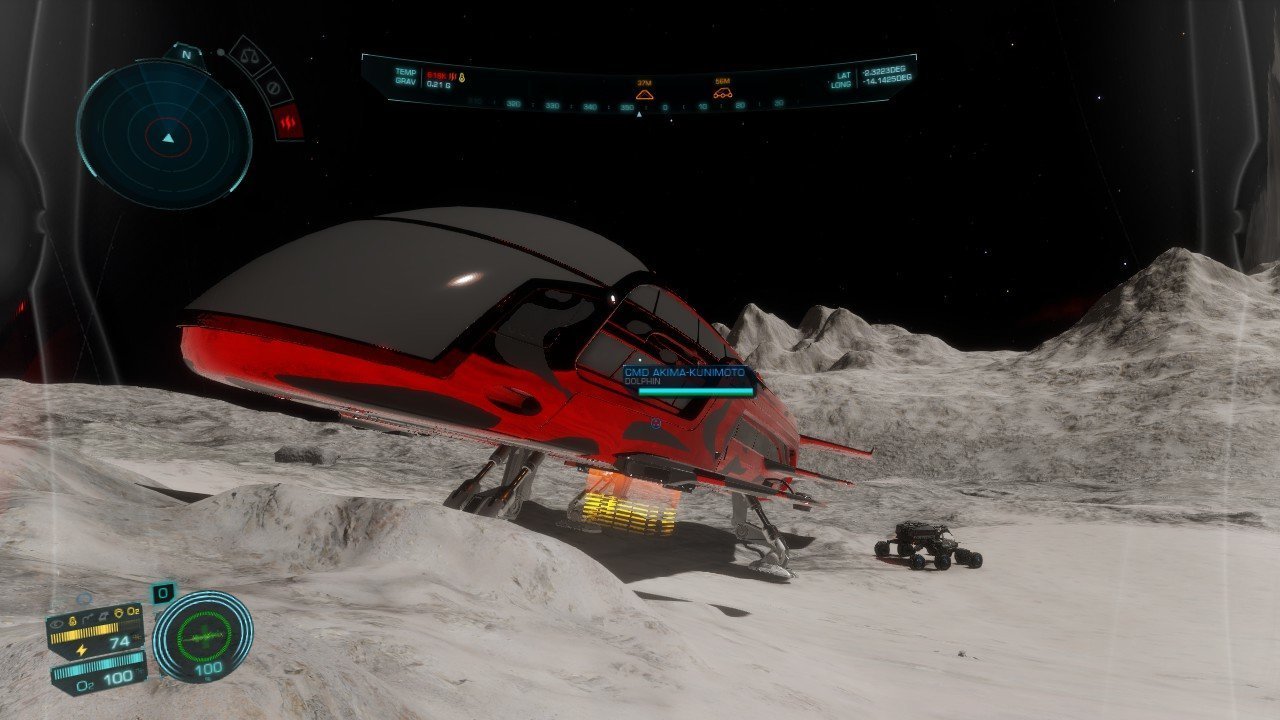Select the ship marker on the compass

(644, 93)
